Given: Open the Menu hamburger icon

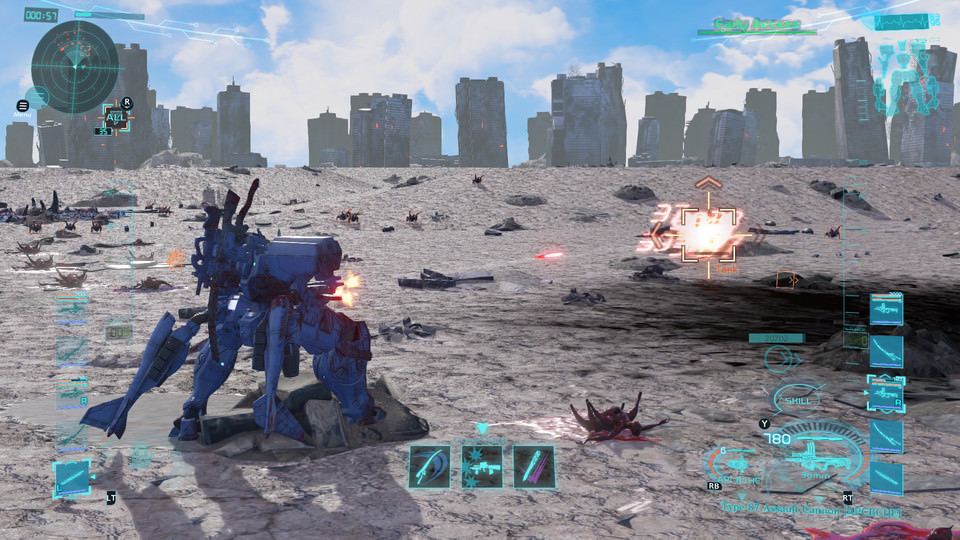Looking at the screenshot, I should click(23, 105).
